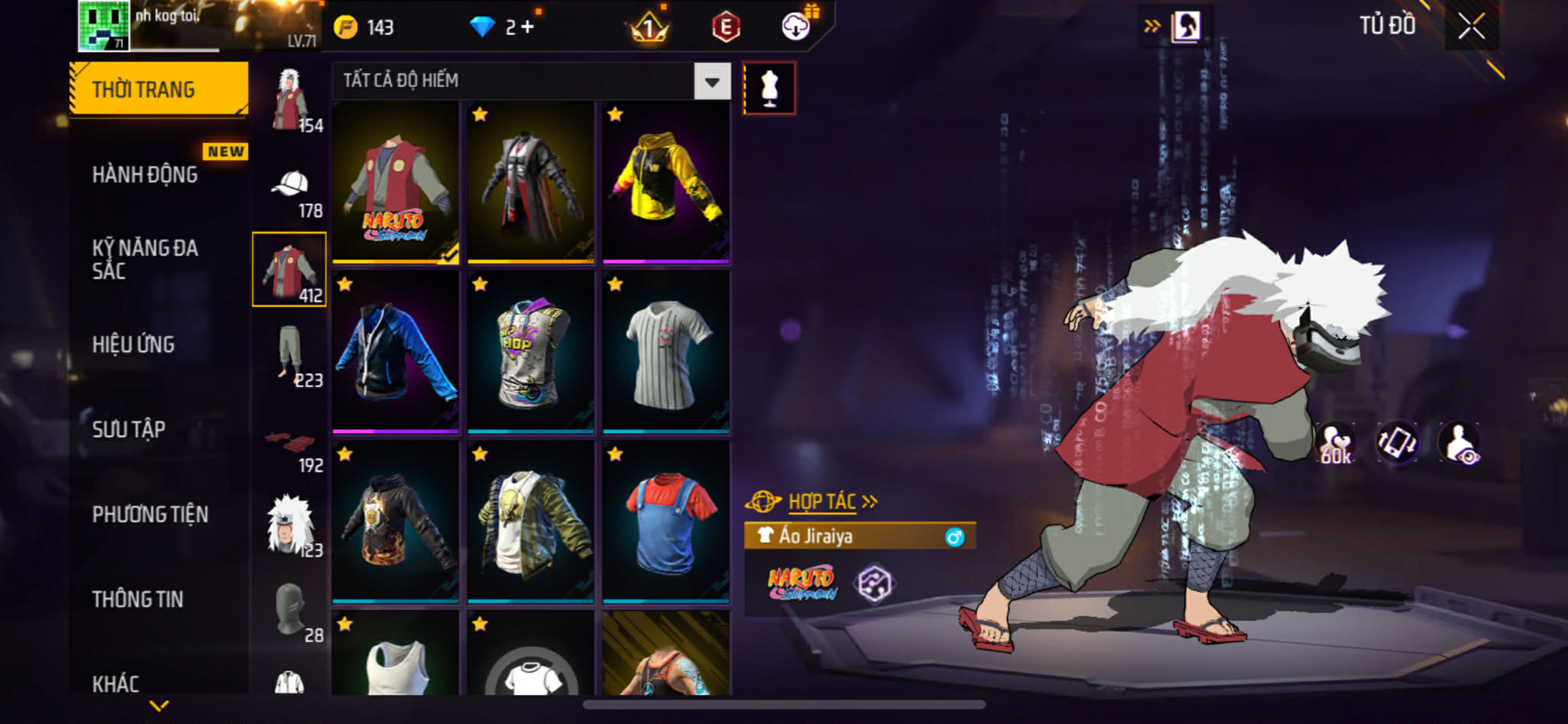Open the Sưu Tập tab
Viewport: 1568px width, 724px height.
[x=129, y=429]
